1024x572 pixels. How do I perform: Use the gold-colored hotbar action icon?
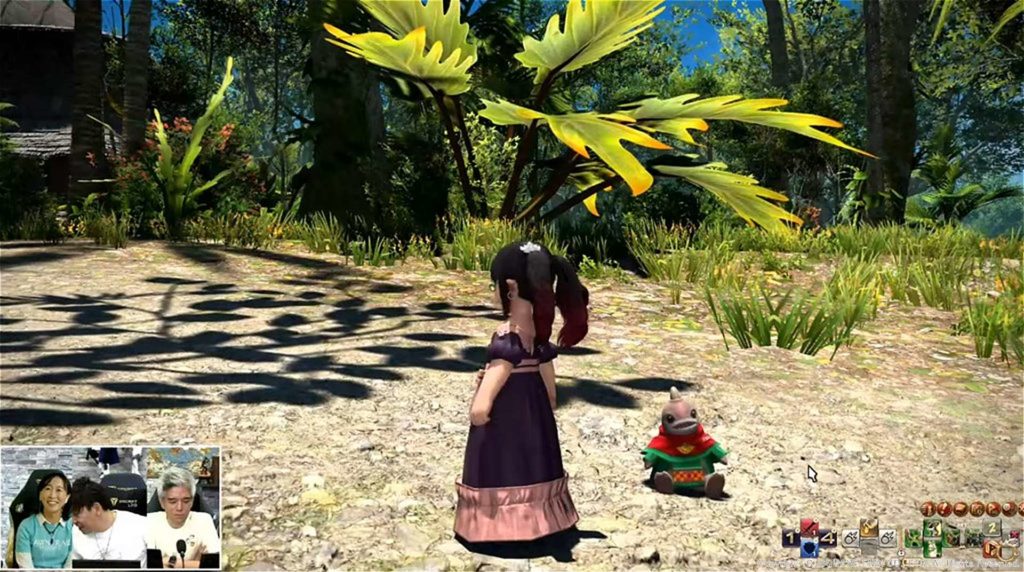click(x=868, y=527)
